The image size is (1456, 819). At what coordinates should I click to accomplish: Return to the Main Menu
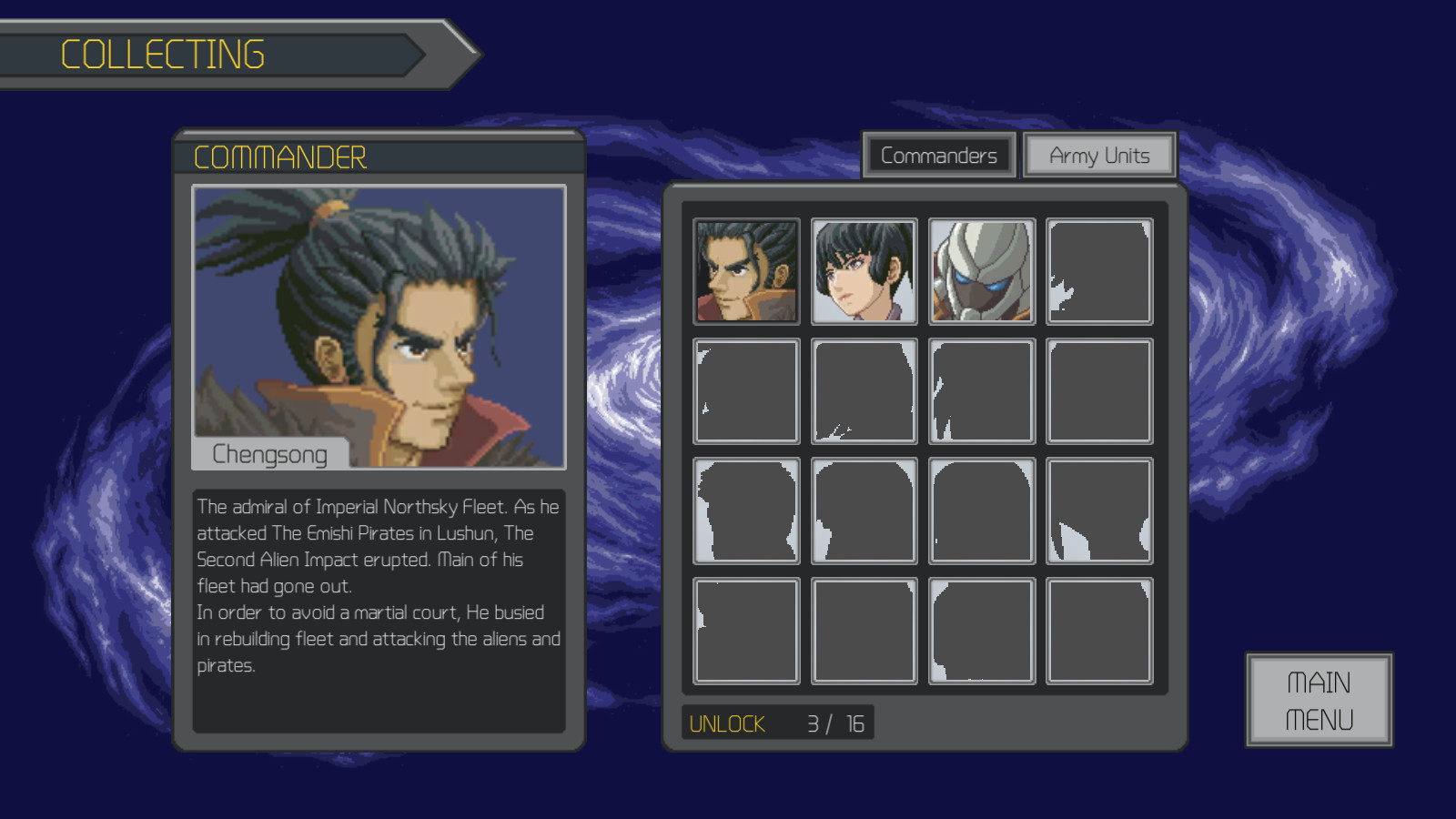click(x=1319, y=701)
